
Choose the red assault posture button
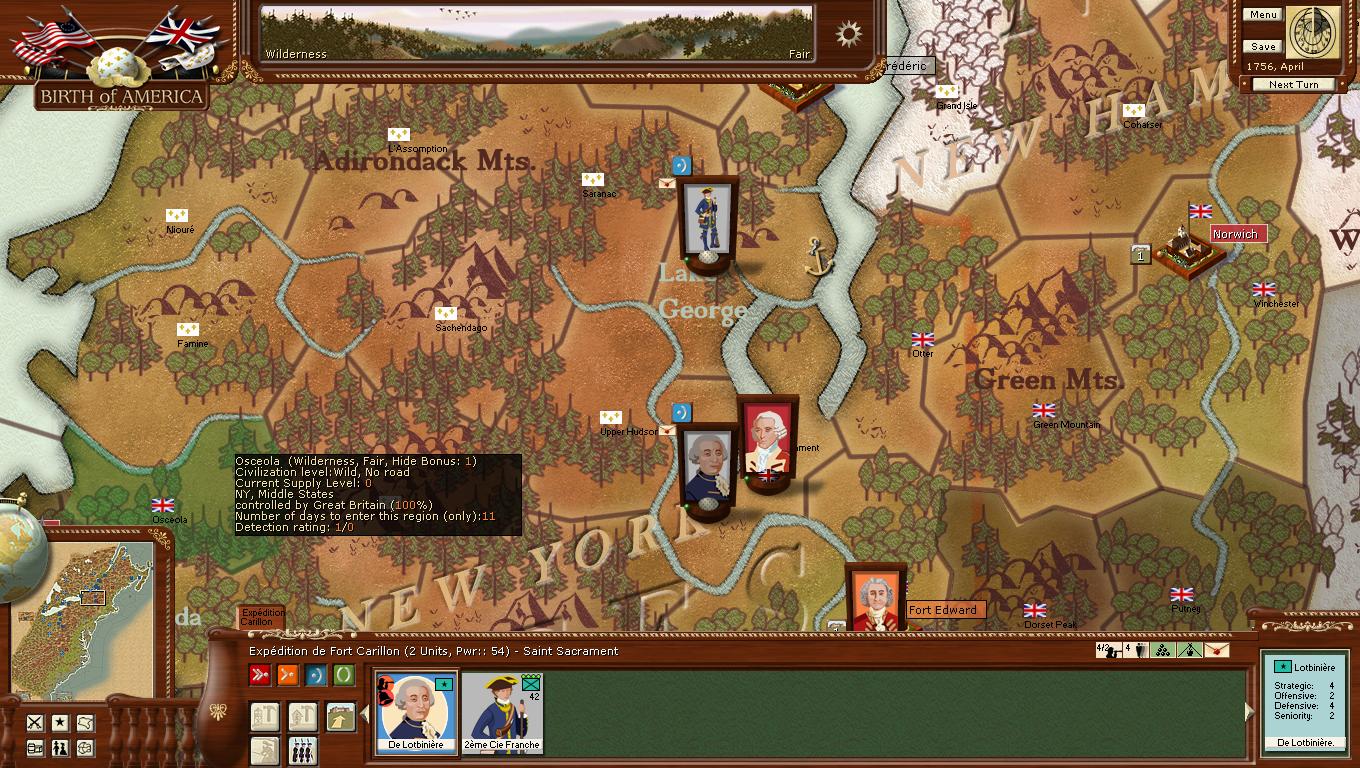(260, 675)
